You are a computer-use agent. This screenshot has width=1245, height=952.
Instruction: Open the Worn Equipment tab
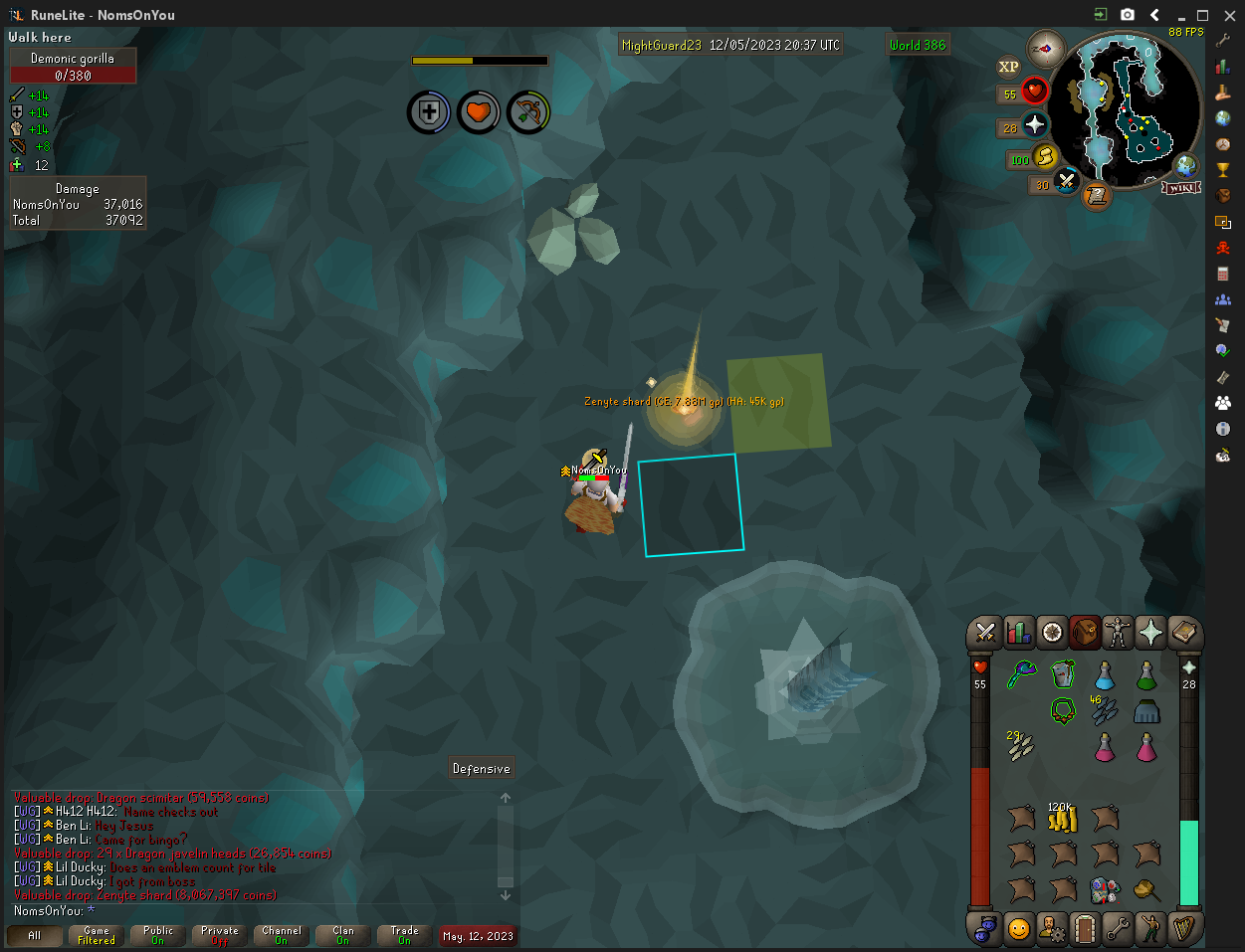pos(1119,632)
